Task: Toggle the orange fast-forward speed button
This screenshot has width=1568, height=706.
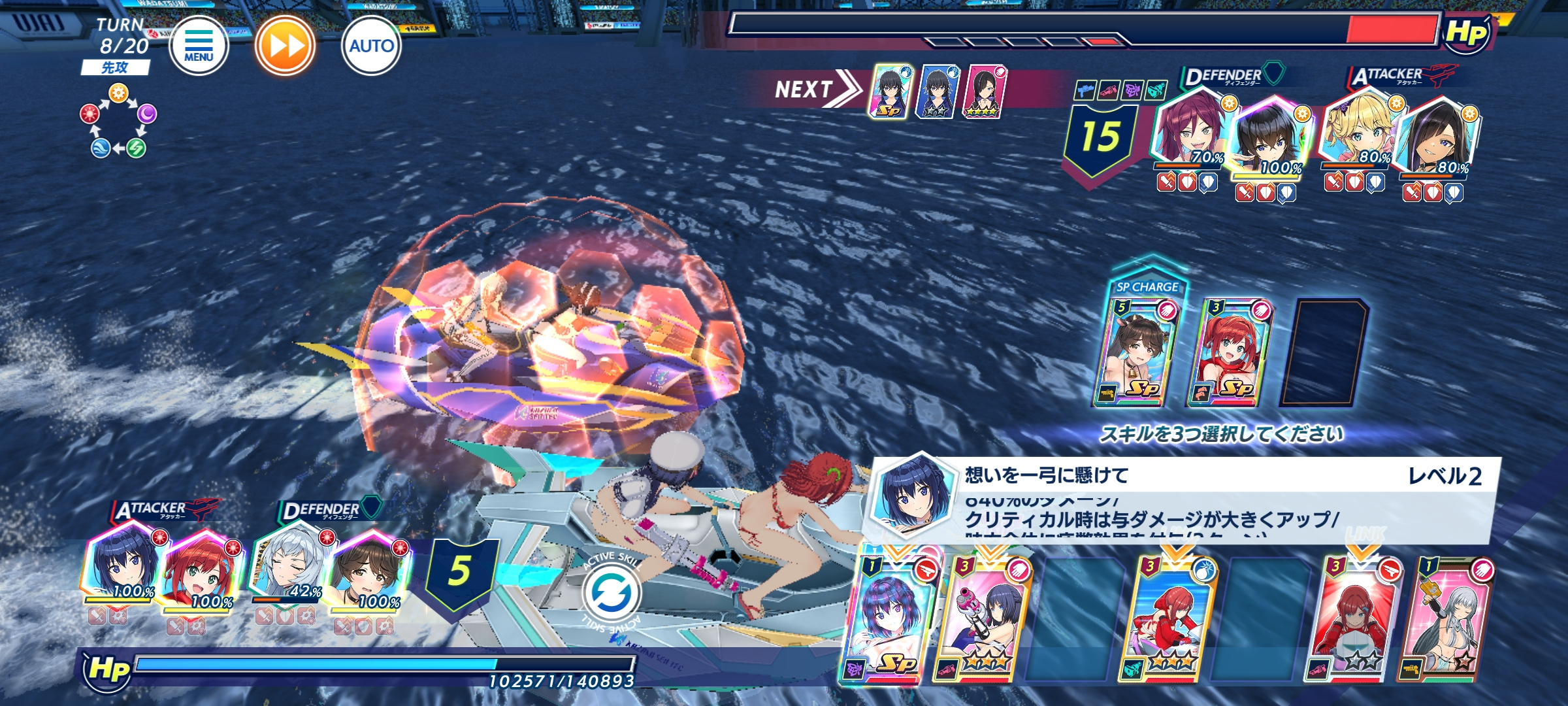Action: click(285, 46)
